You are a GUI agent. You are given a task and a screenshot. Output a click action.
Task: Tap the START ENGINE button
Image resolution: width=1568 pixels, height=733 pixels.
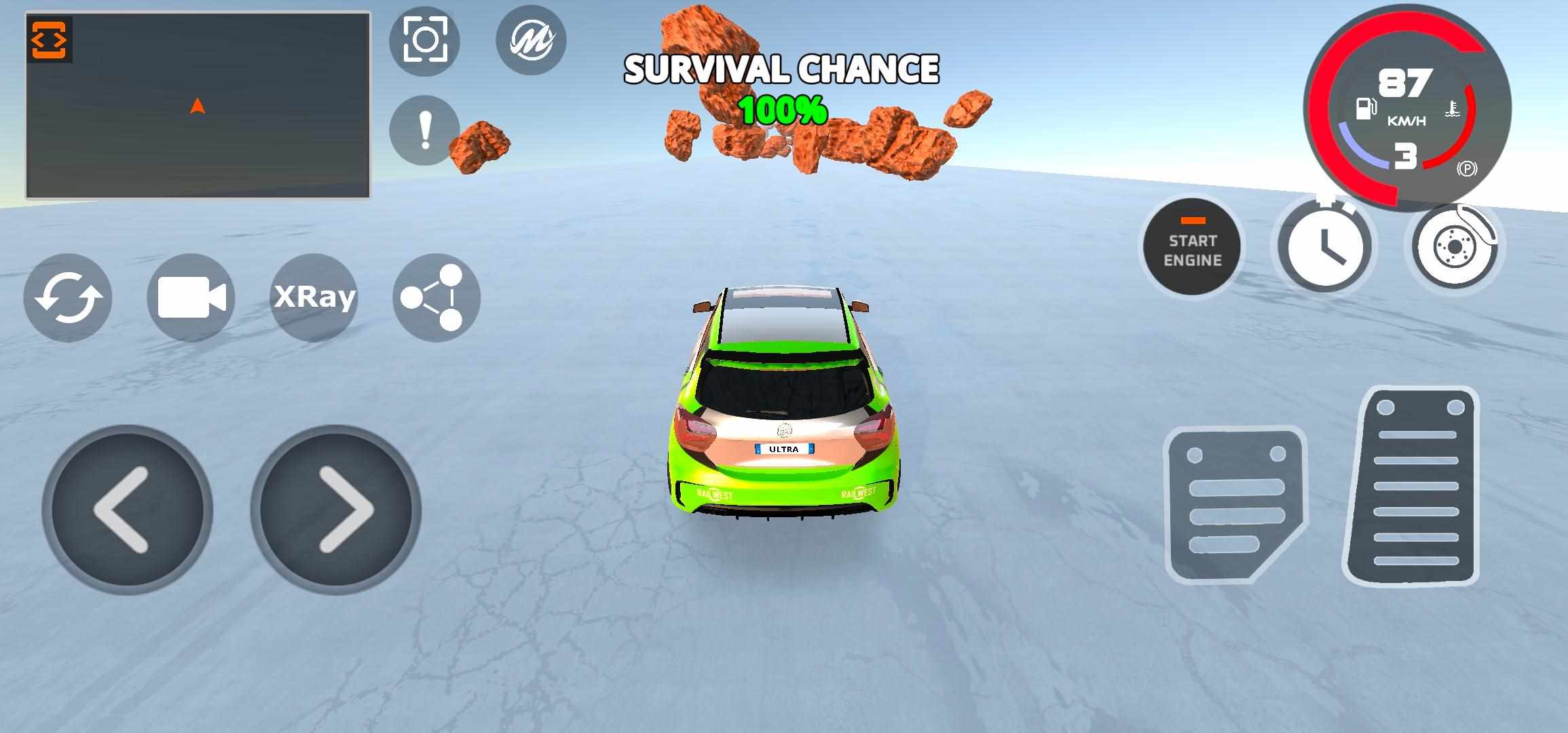tap(1192, 247)
